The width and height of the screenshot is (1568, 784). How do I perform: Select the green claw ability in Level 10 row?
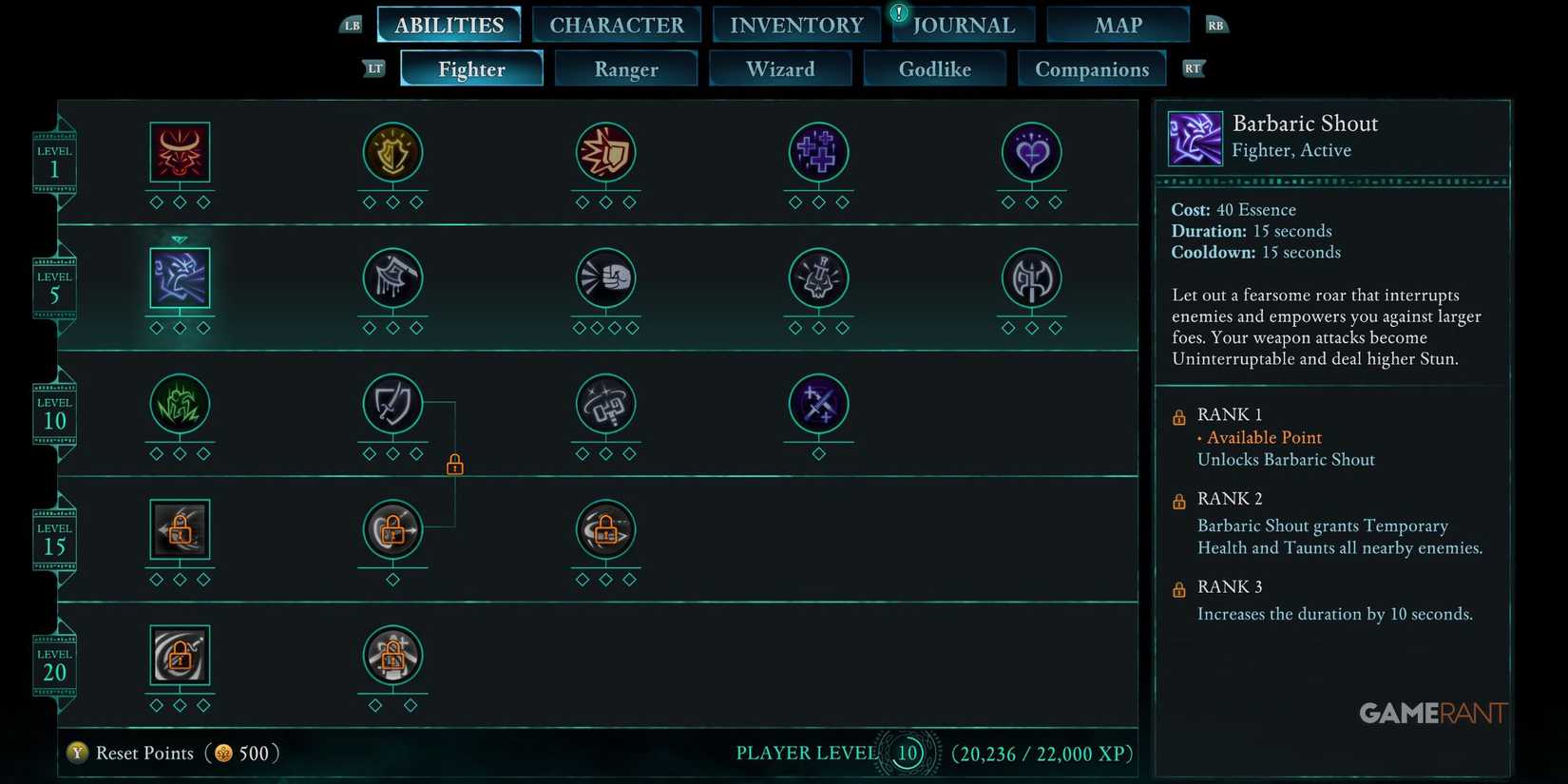[180, 406]
